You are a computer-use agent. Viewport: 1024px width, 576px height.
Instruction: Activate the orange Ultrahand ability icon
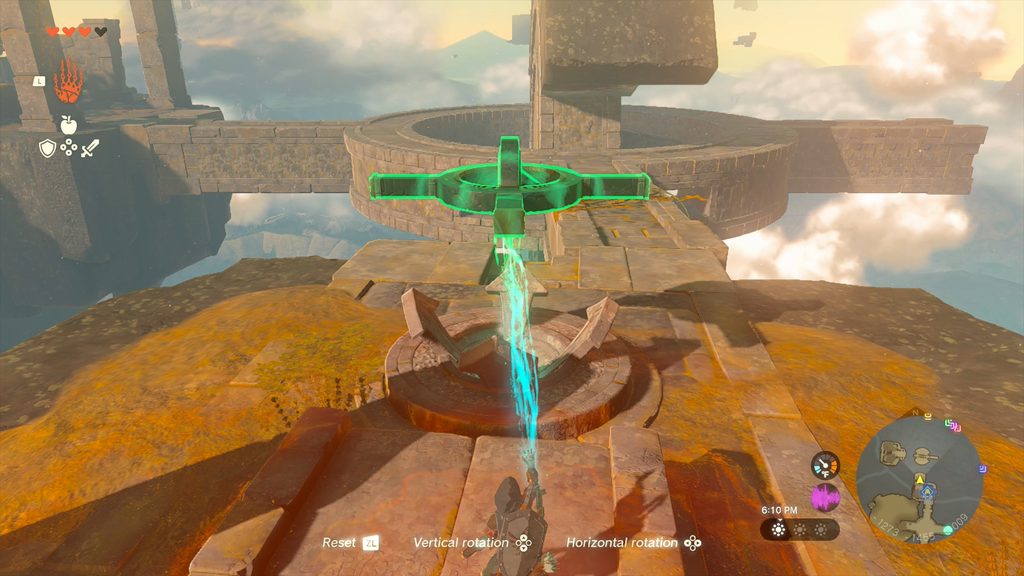click(x=68, y=82)
